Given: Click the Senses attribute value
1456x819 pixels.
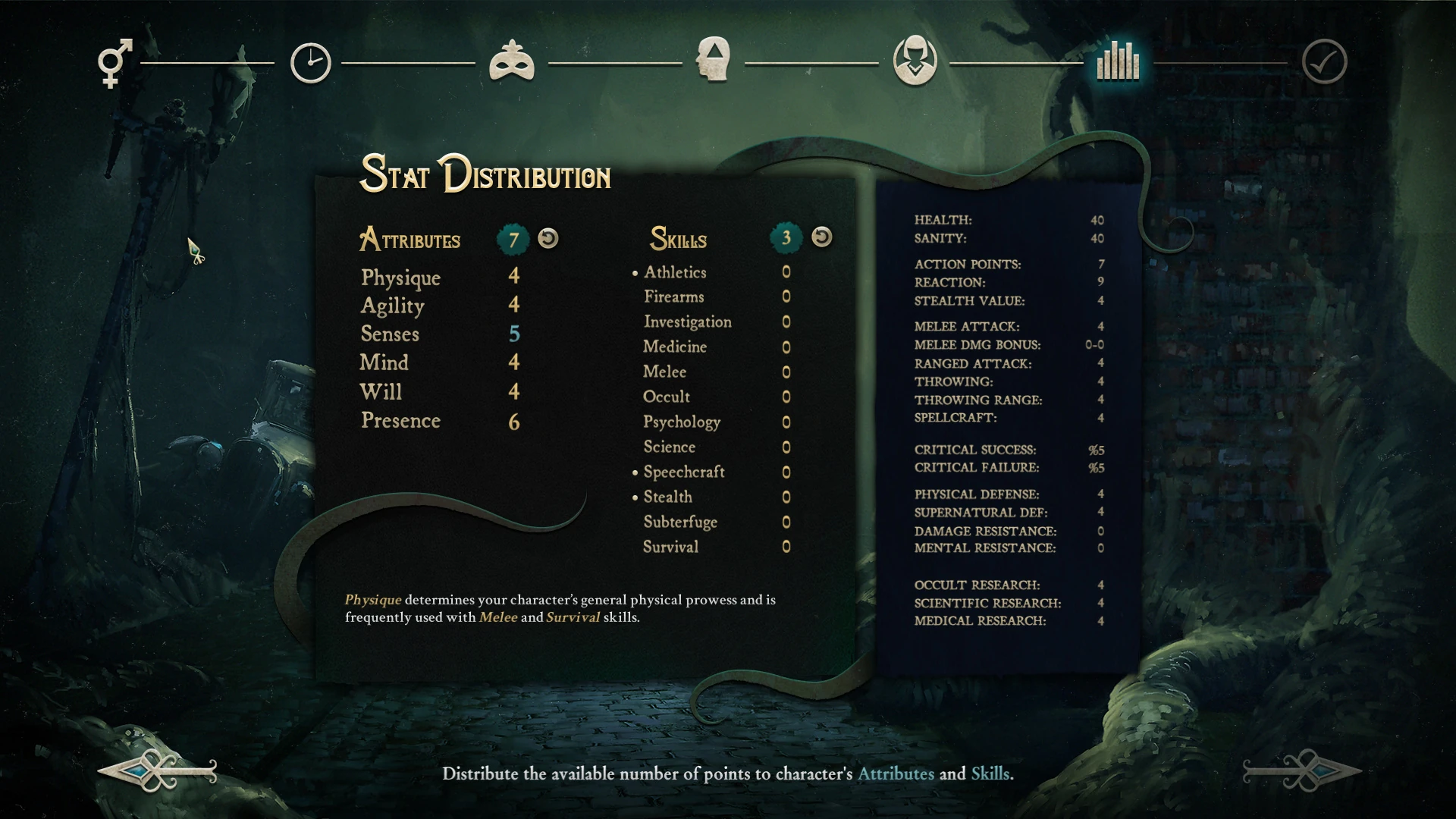Looking at the screenshot, I should pos(514,334).
